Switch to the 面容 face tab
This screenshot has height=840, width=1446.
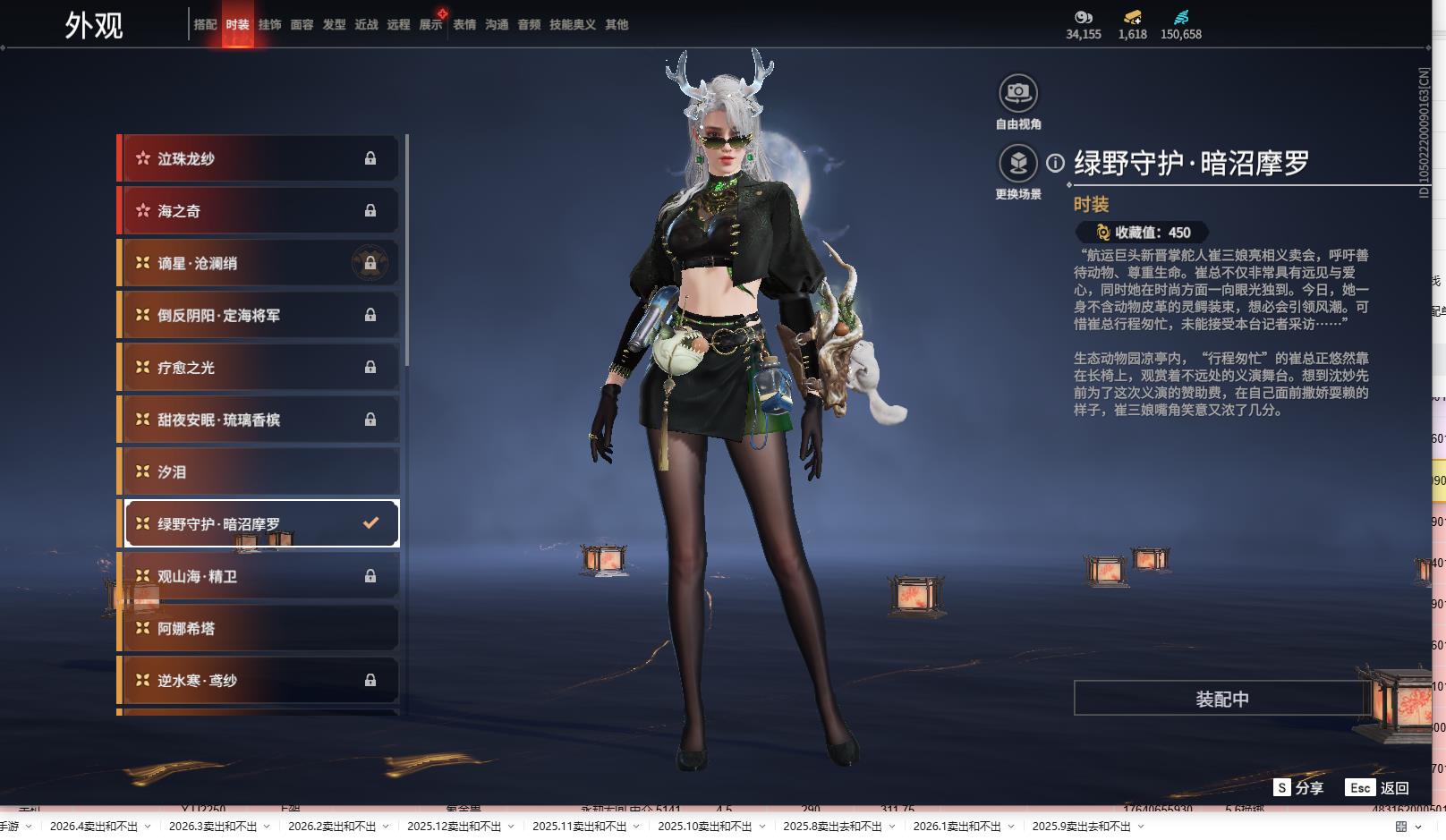302,24
